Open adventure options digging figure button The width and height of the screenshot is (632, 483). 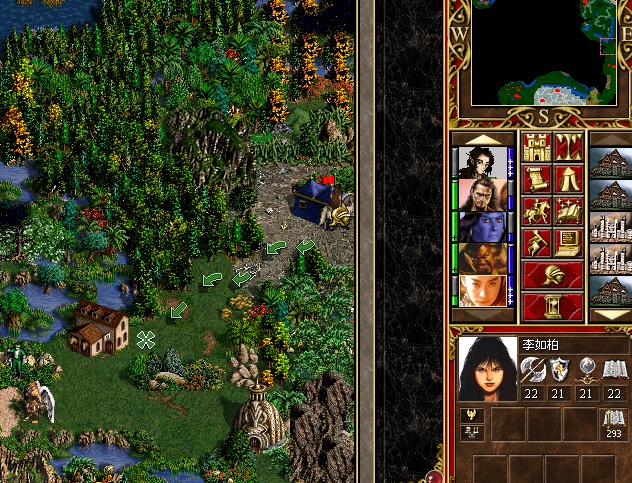536,243
